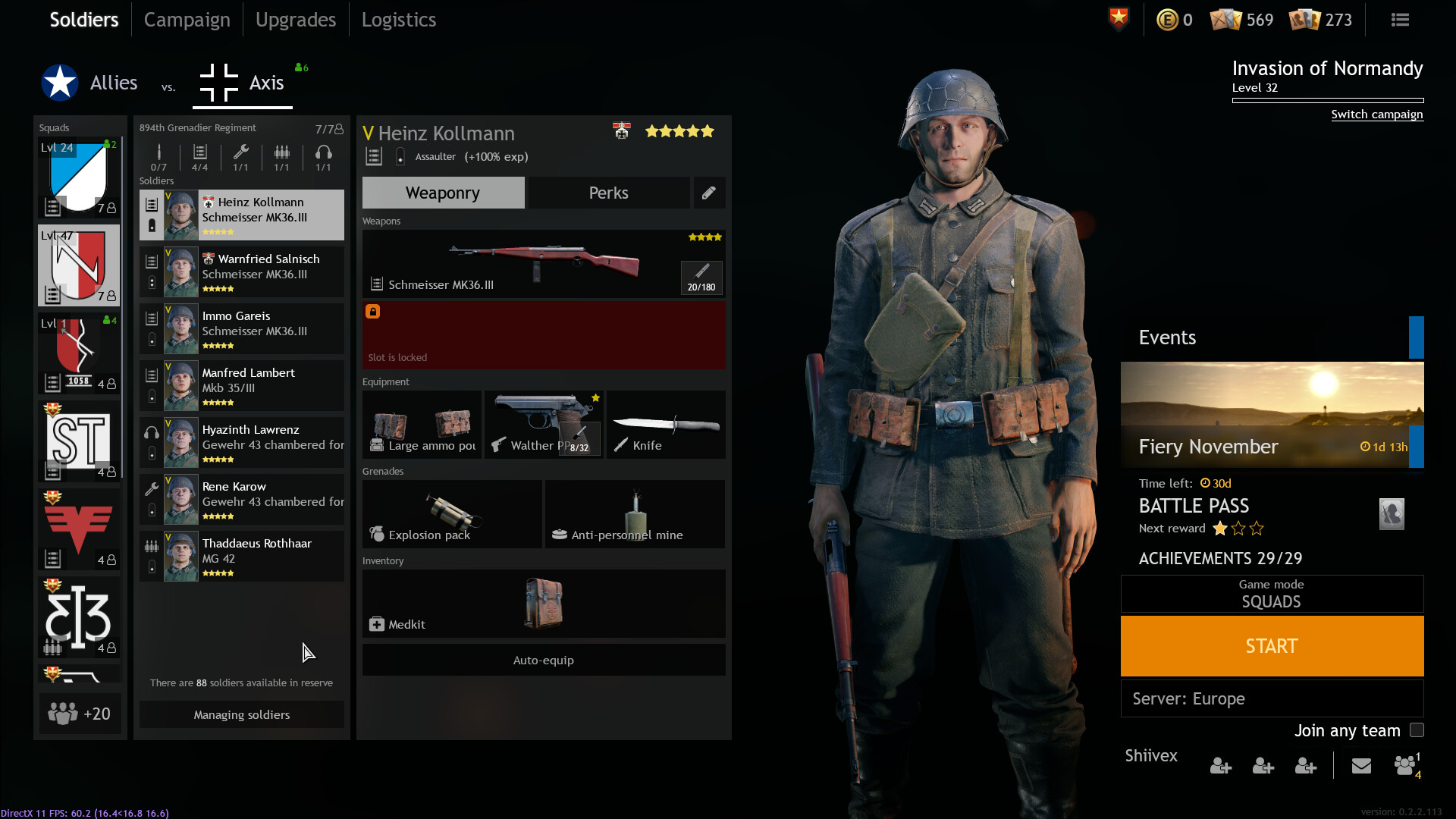Open the Campaign menu tab

click(187, 20)
